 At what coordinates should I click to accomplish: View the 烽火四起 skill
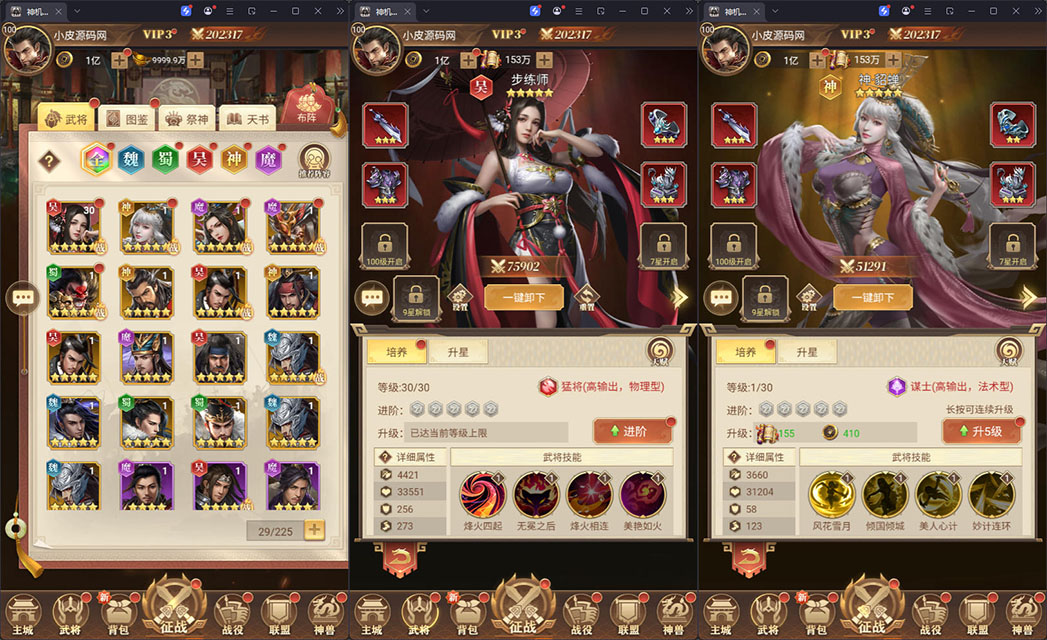pos(482,494)
